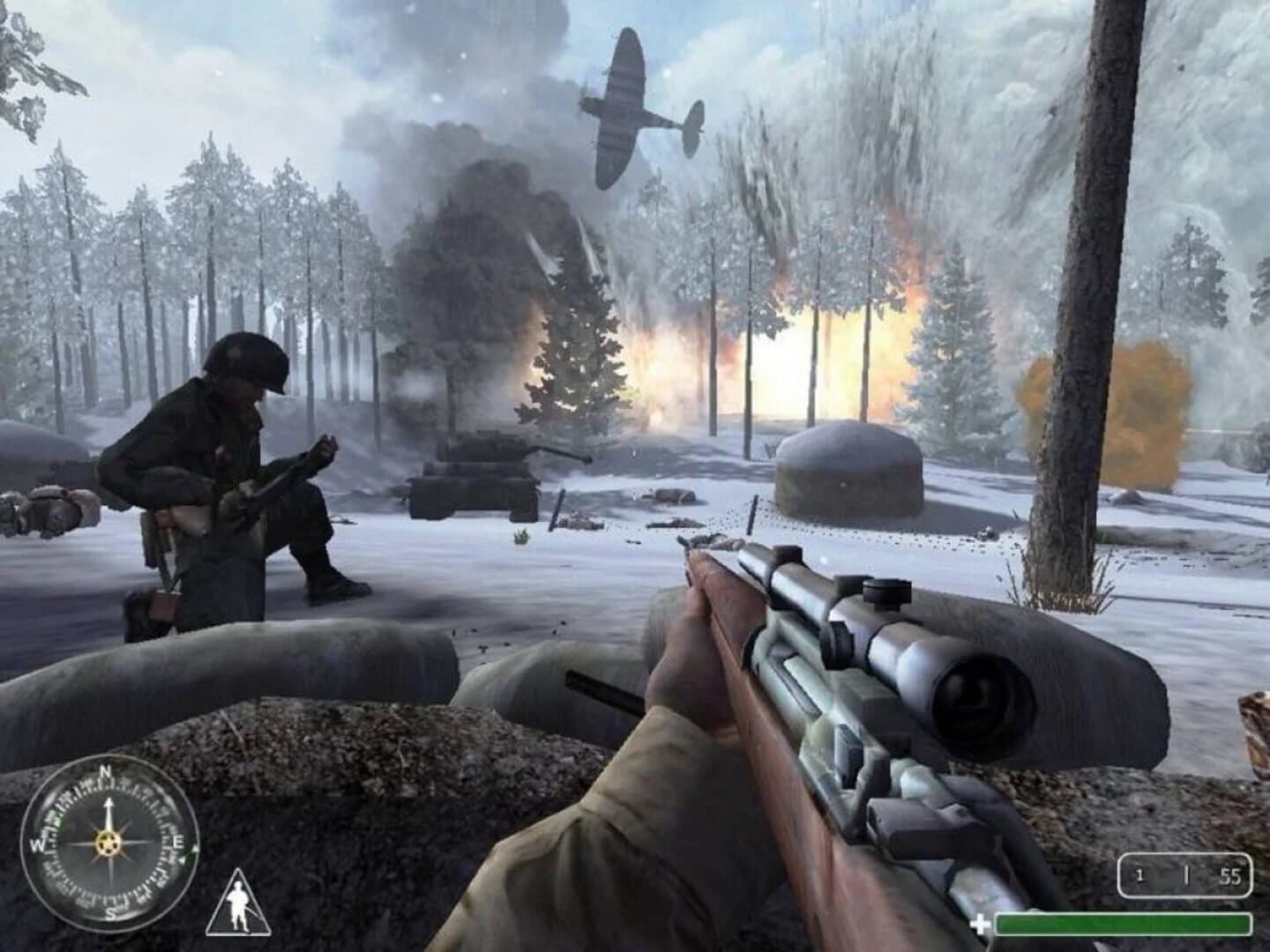Image resolution: width=1270 pixels, height=952 pixels.
Task: Click the health pack plus icon
Action: point(981,923)
